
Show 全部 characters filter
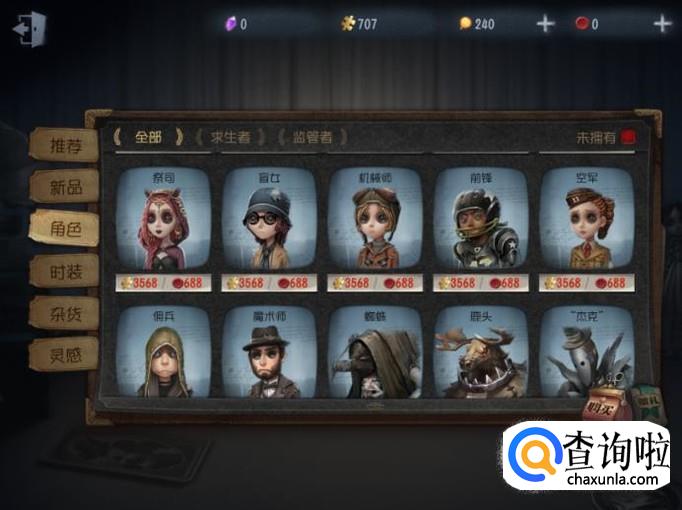[x=148, y=137]
